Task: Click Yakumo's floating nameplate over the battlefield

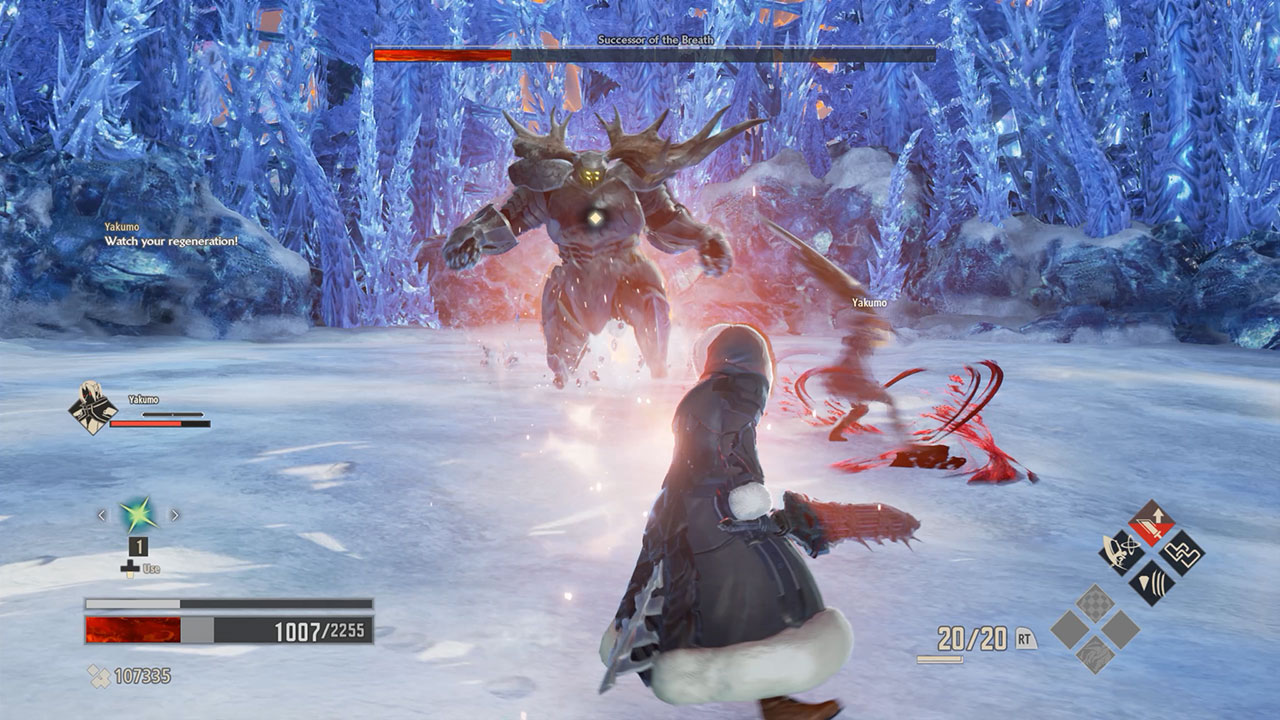Action: pos(867,303)
